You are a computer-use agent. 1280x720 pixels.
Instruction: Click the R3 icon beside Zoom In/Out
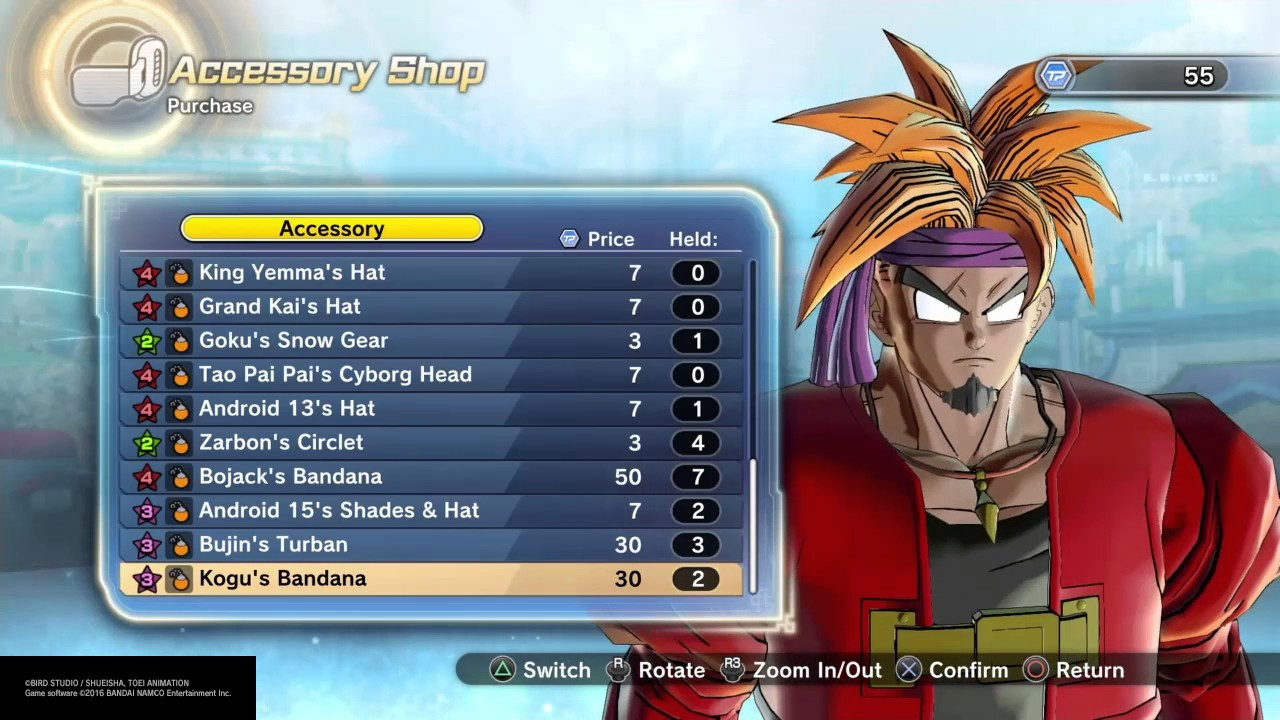coord(734,670)
